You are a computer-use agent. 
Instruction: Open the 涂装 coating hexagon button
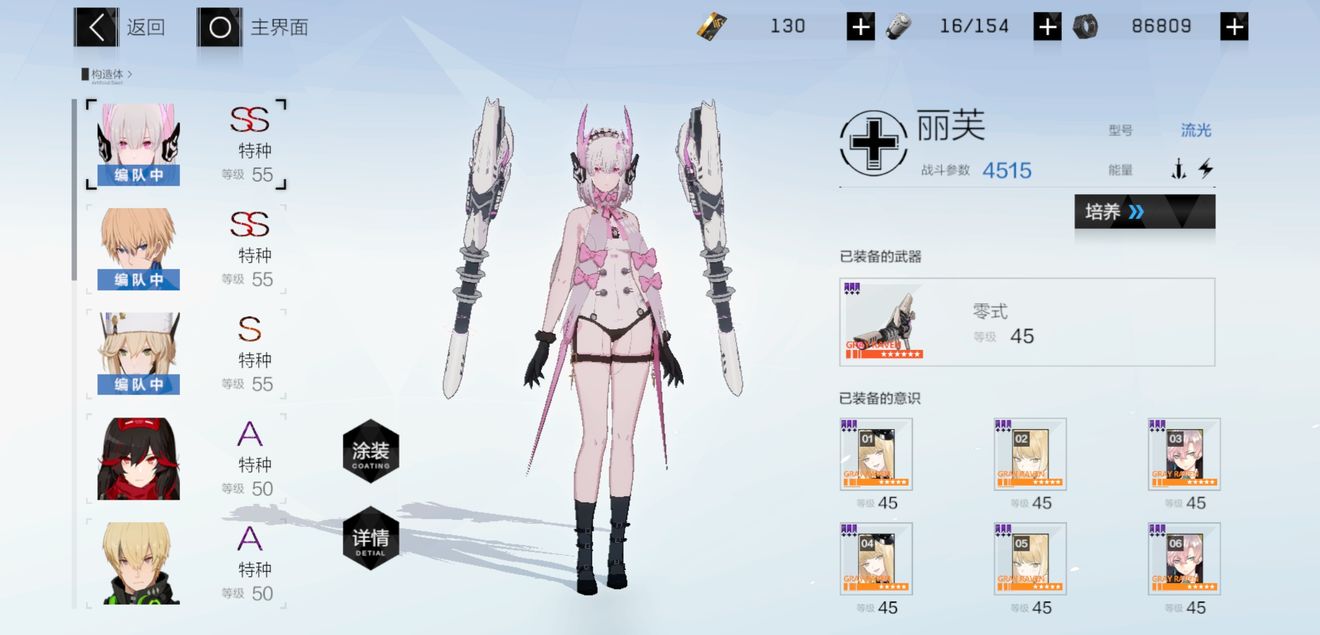tap(370, 451)
